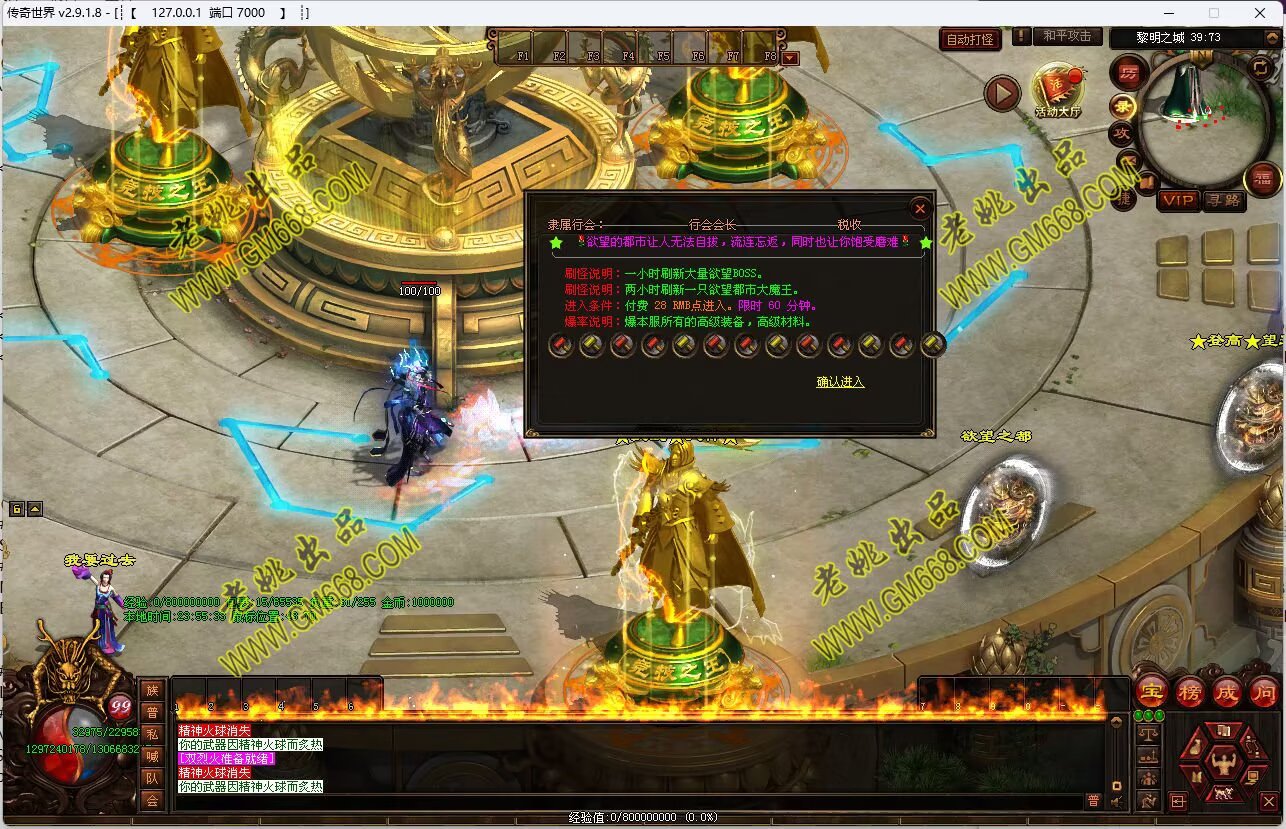Viewport: 1286px width, 829px height.
Task: Click the round play arrow button
Action: tap(1002, 94)
